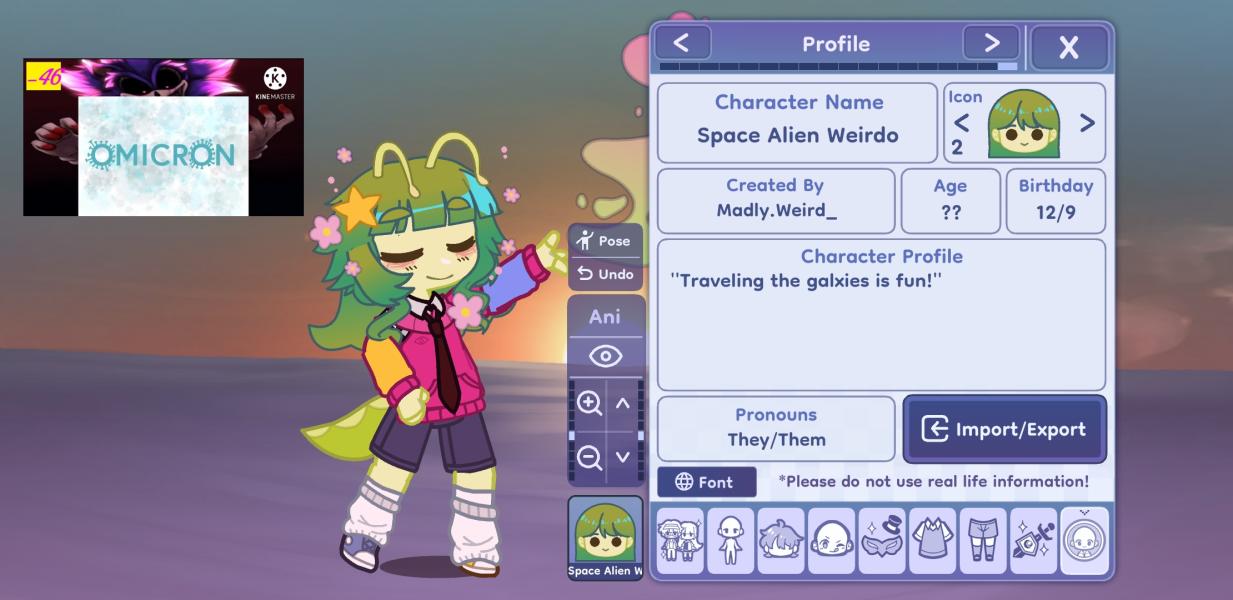1233x600 pixels.
Task: Edit the Character Profile text box
Action: 881,315
